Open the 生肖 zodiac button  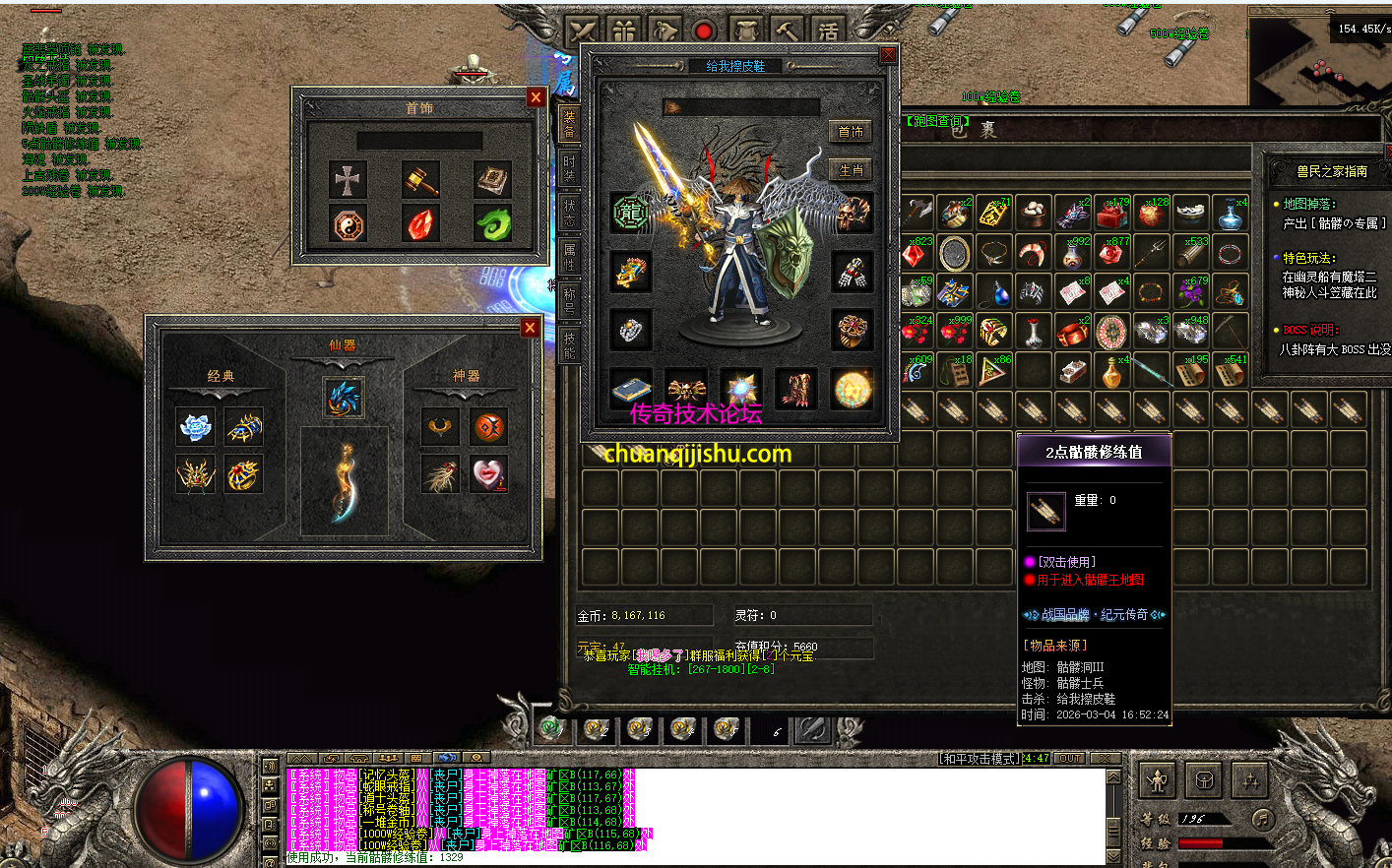(x=851, y=170)
